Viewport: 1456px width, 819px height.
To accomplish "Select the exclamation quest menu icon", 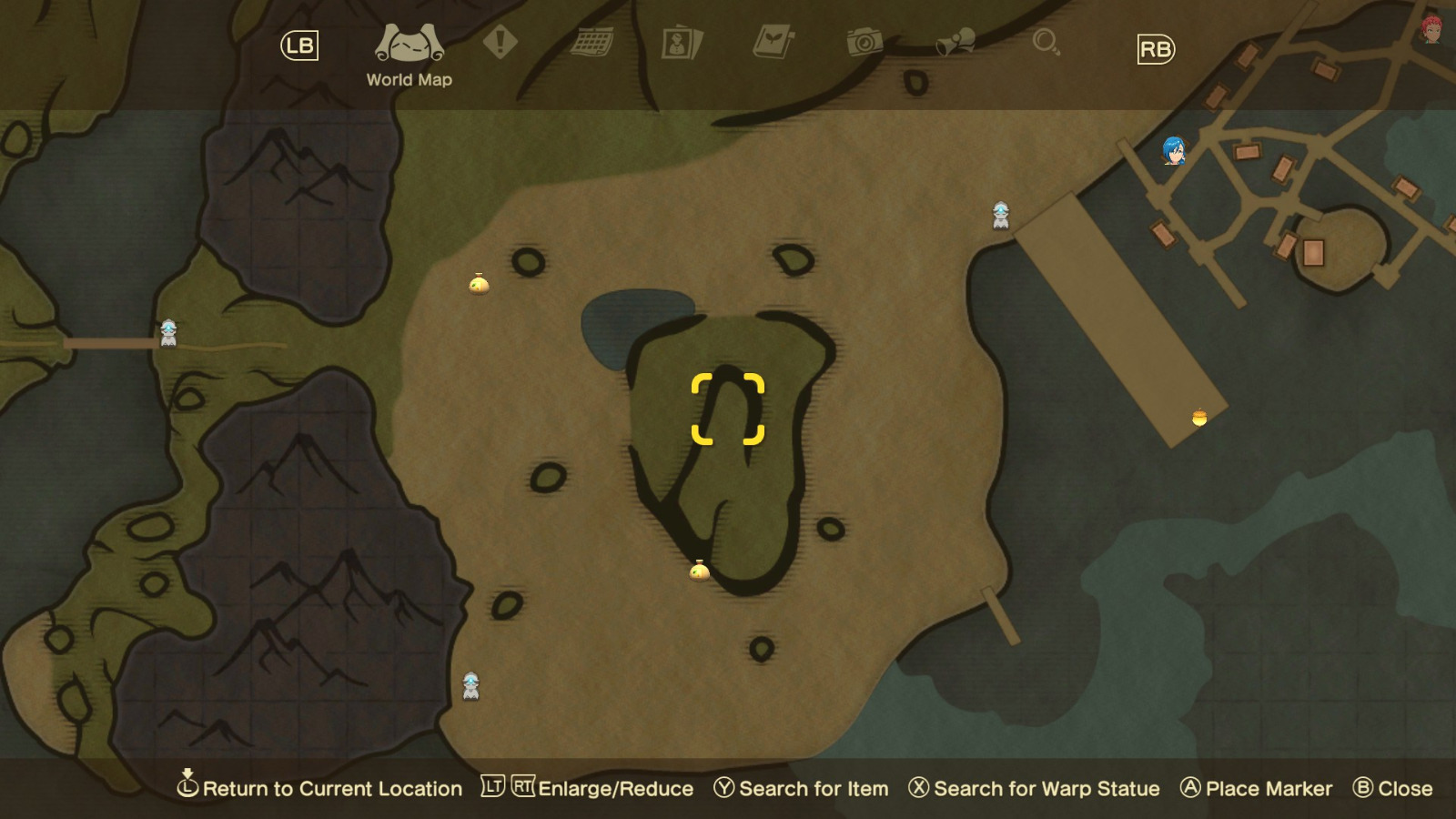I will pos(499,41).
